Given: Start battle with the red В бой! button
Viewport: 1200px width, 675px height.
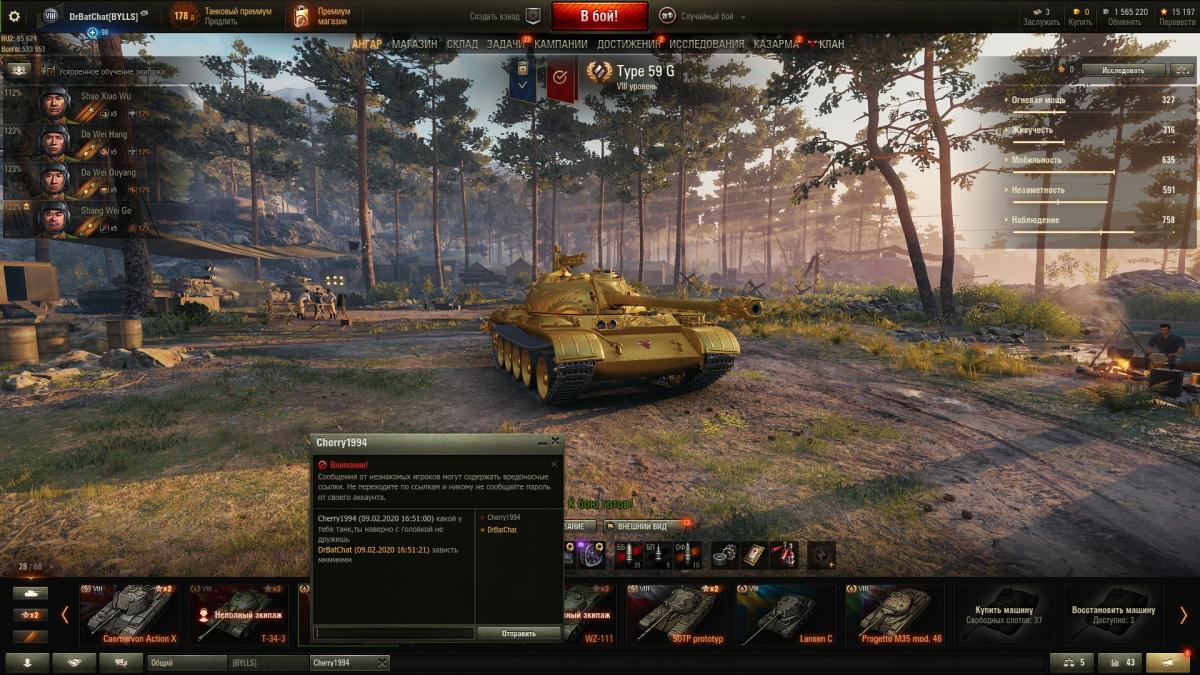Looking at the screenshot, I should [599, 16].
